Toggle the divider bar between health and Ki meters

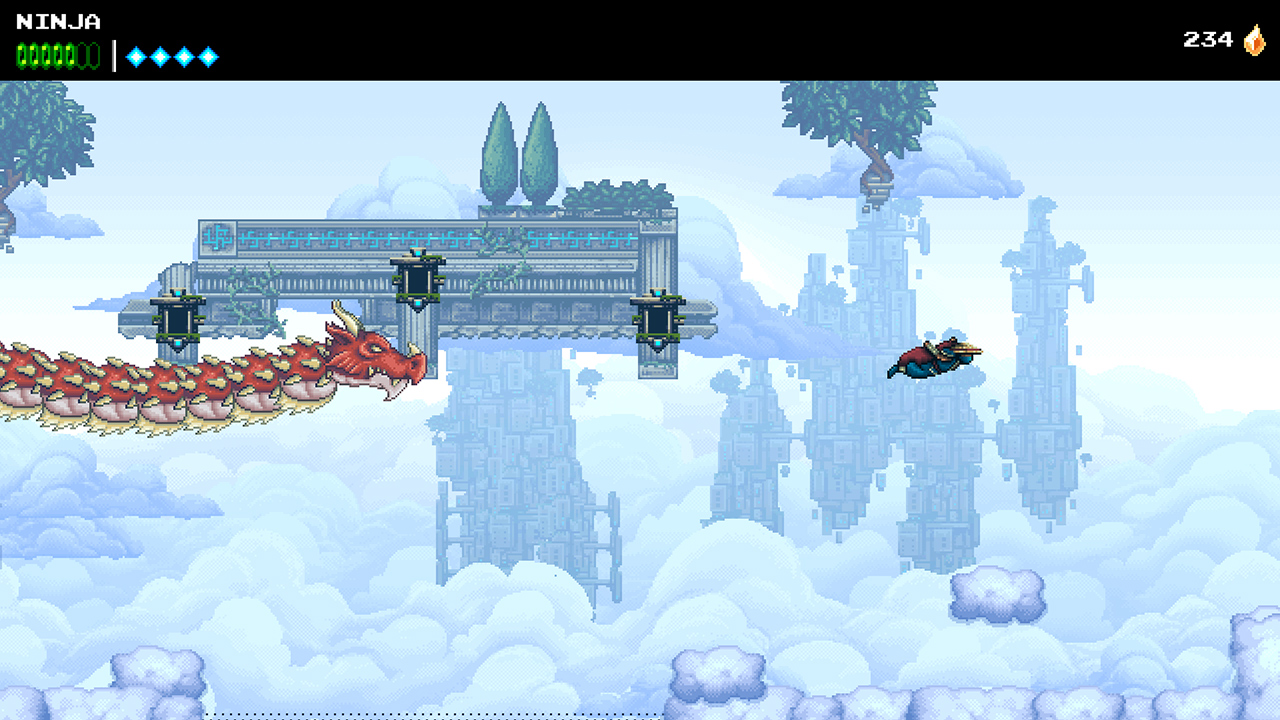114,55
